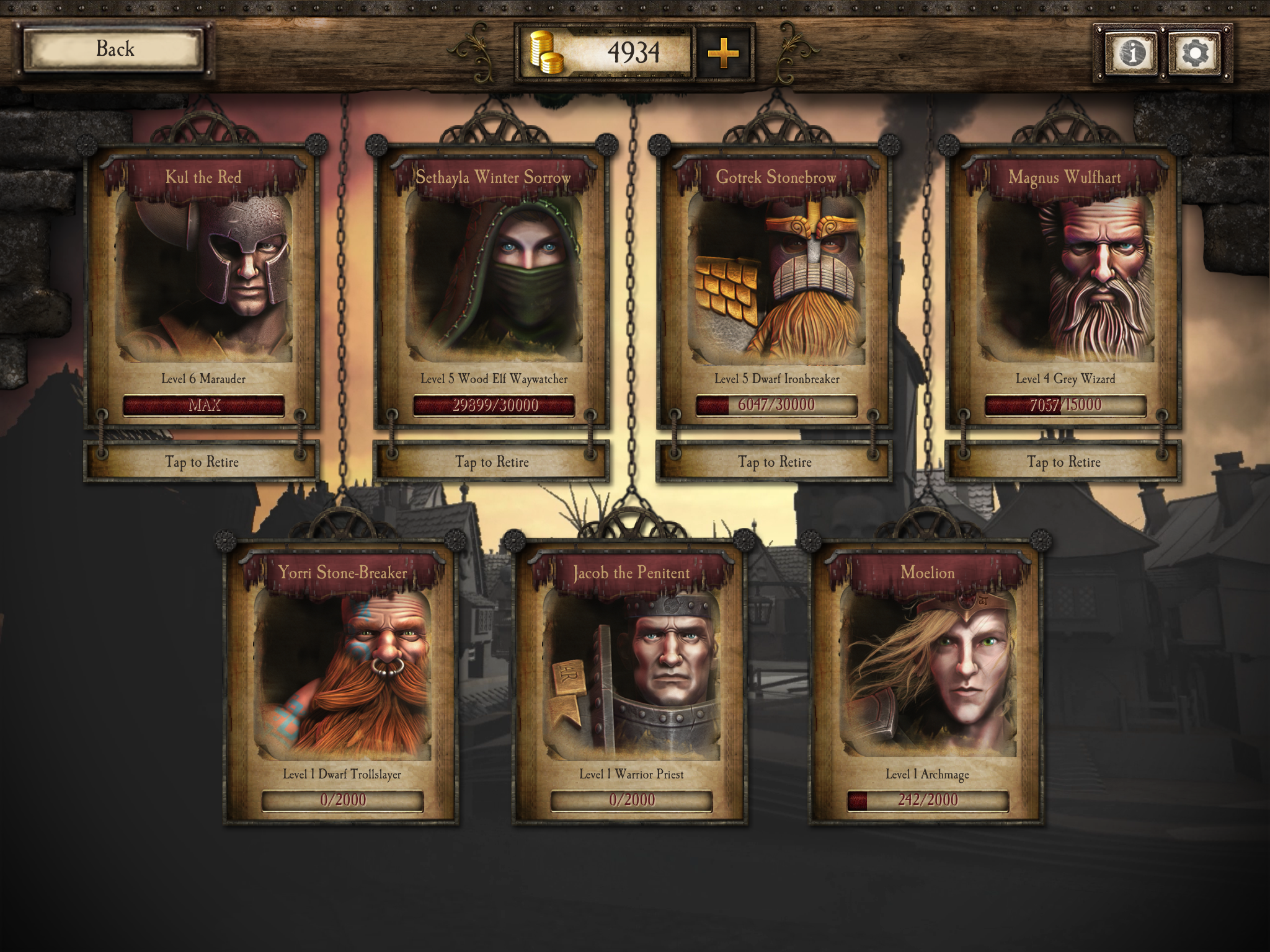Select the Kul the Red hero card
The height and width of the screenshot is (952, 1270).
coord(203,279)
